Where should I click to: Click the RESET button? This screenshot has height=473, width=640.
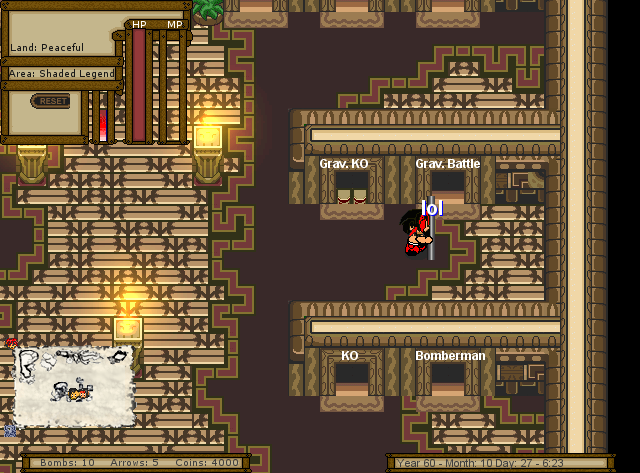click(x=51, y=101)
